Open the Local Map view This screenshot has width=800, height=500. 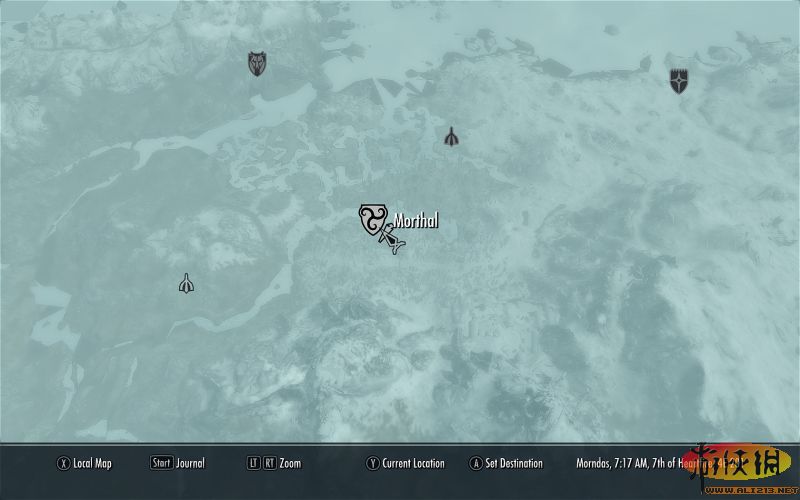(x=86, y=463)
